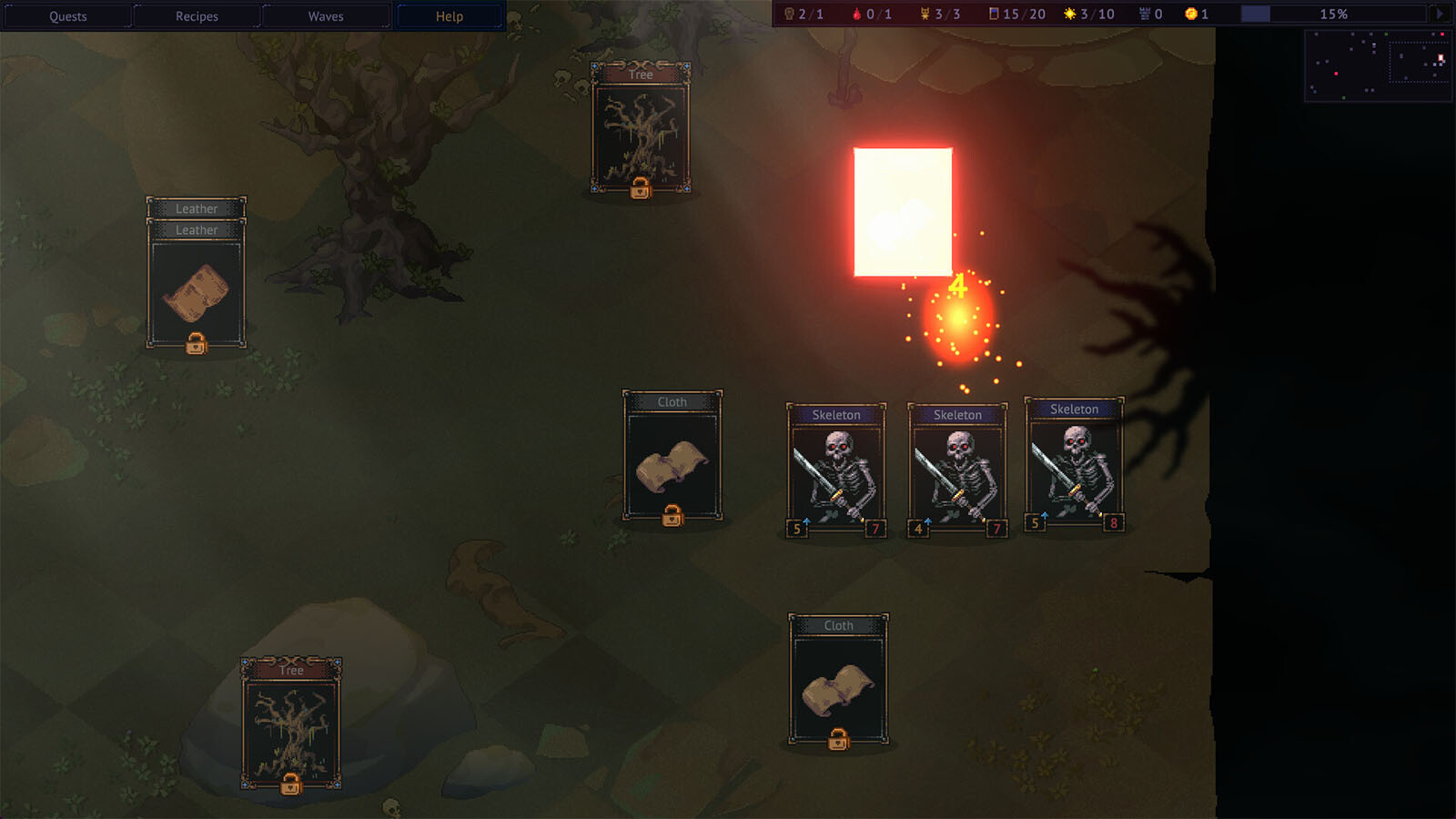1456x819 pixels.
Task: Open the Recipes panel
Action: coord(197,16)
